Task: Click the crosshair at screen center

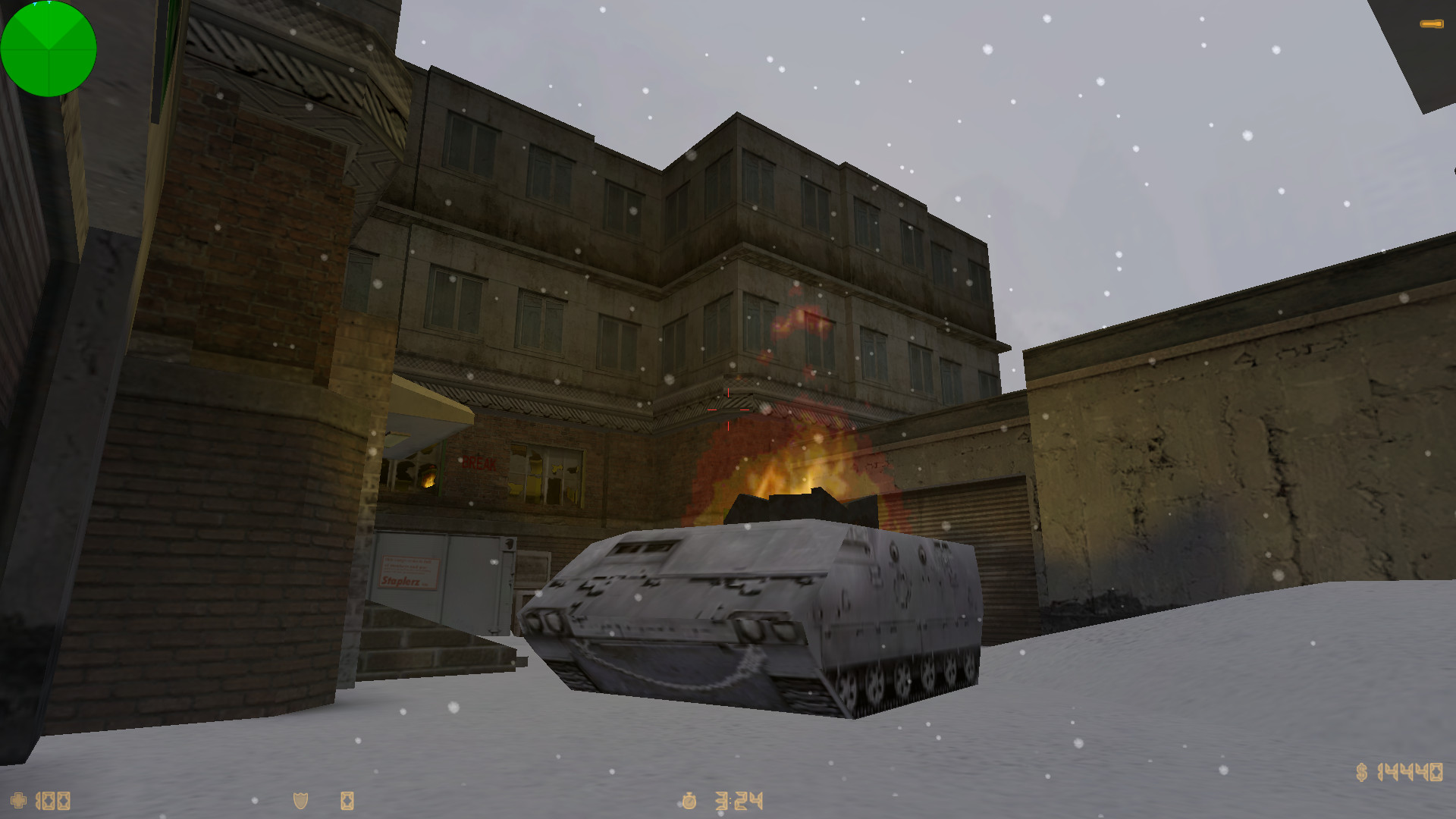Action: coord(728,409)
